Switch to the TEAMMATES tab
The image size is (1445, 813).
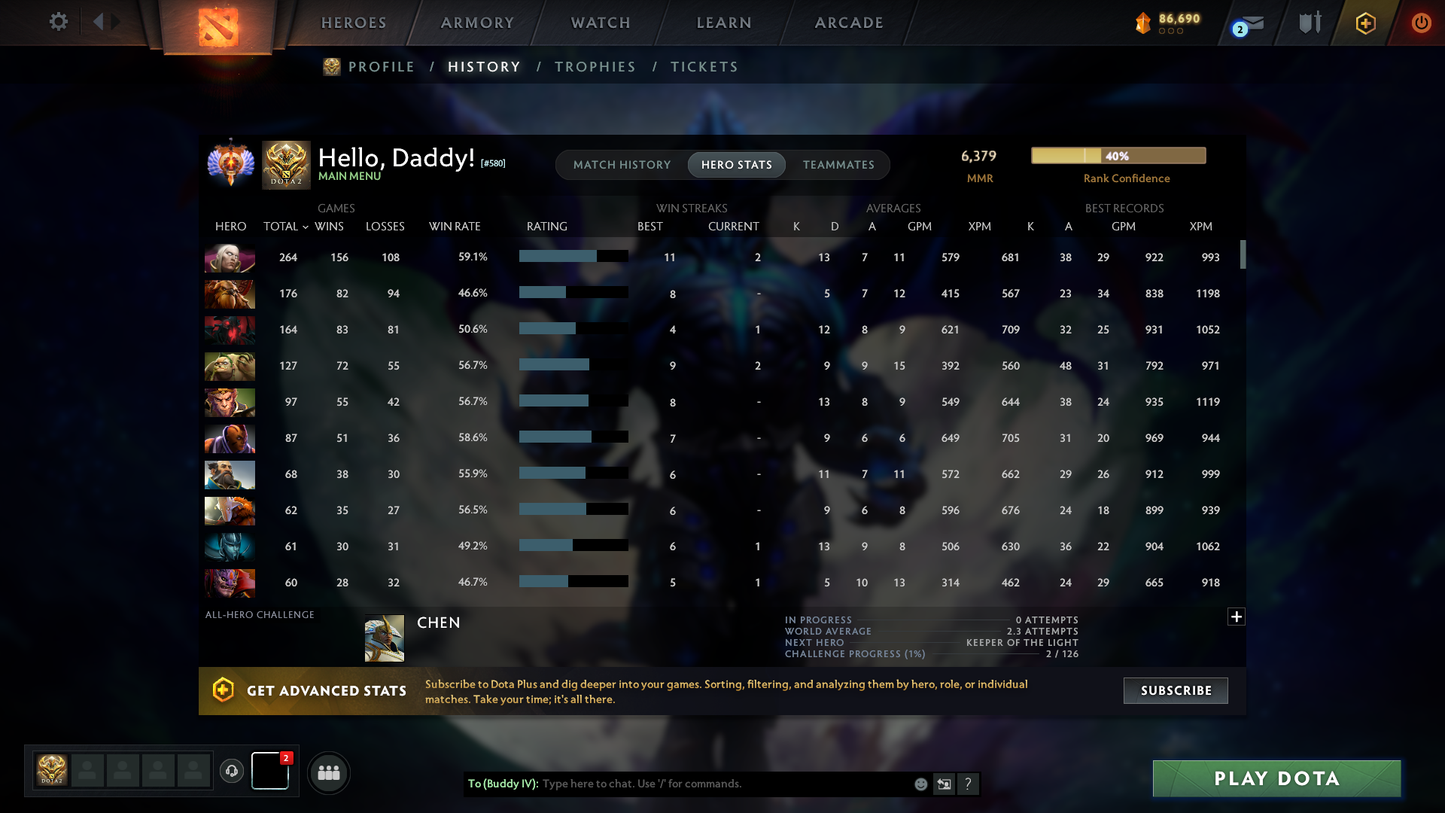pos(839,164)
